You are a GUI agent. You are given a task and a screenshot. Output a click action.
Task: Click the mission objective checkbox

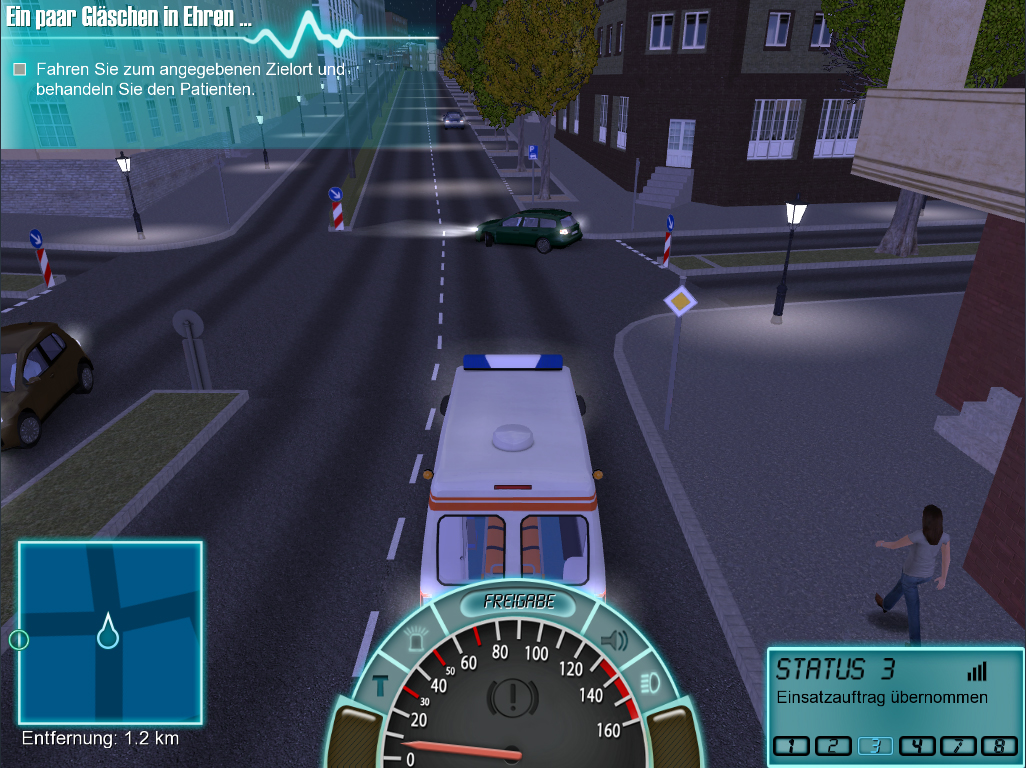click(x=19, y=70)
